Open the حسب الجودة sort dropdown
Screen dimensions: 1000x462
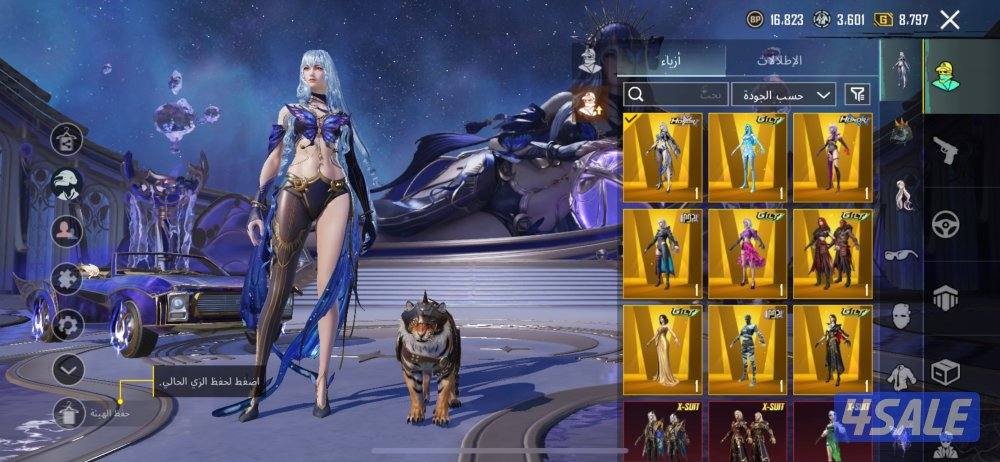point(783,94)
